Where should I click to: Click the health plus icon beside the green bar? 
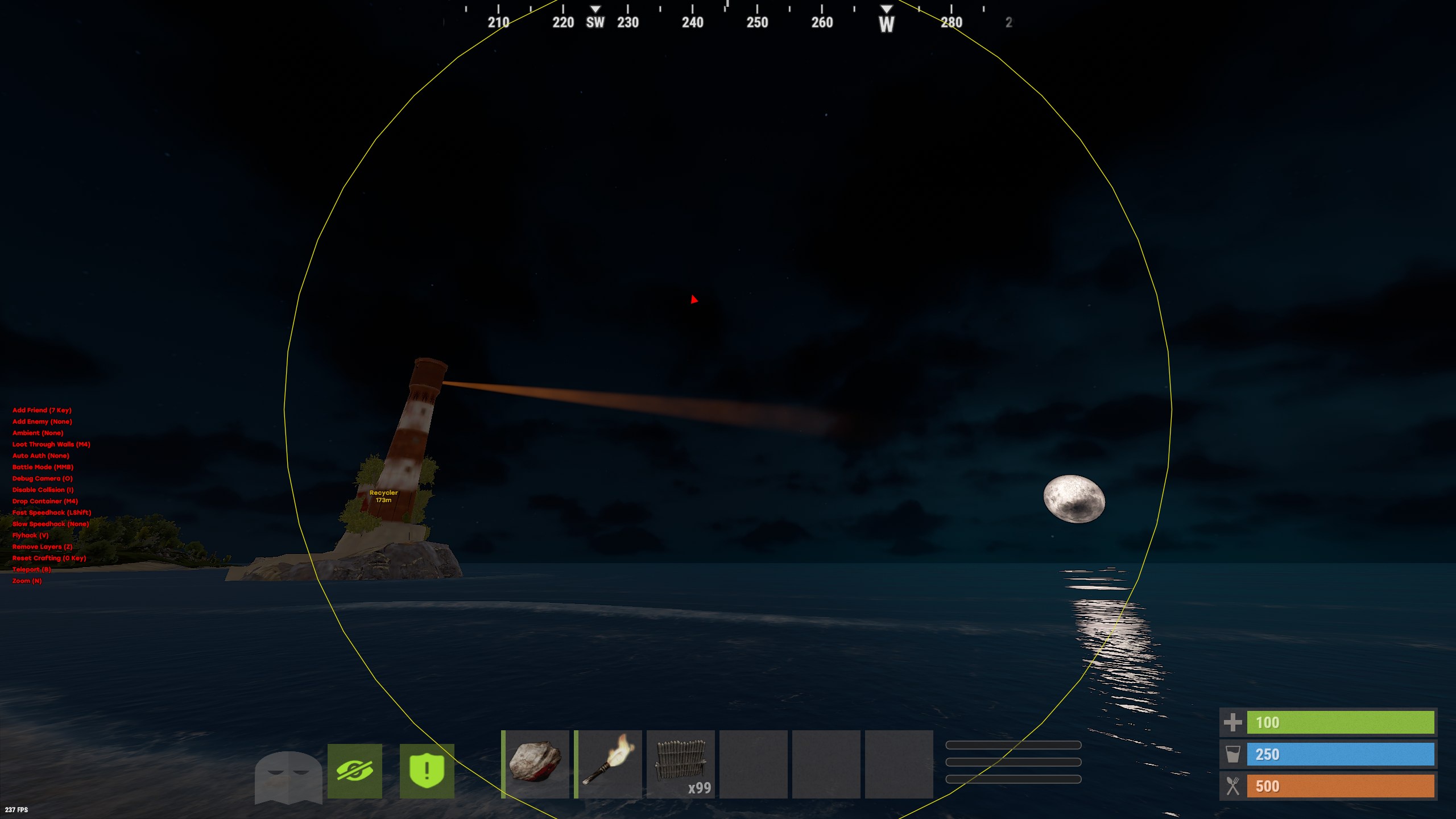click(1234, 722)
